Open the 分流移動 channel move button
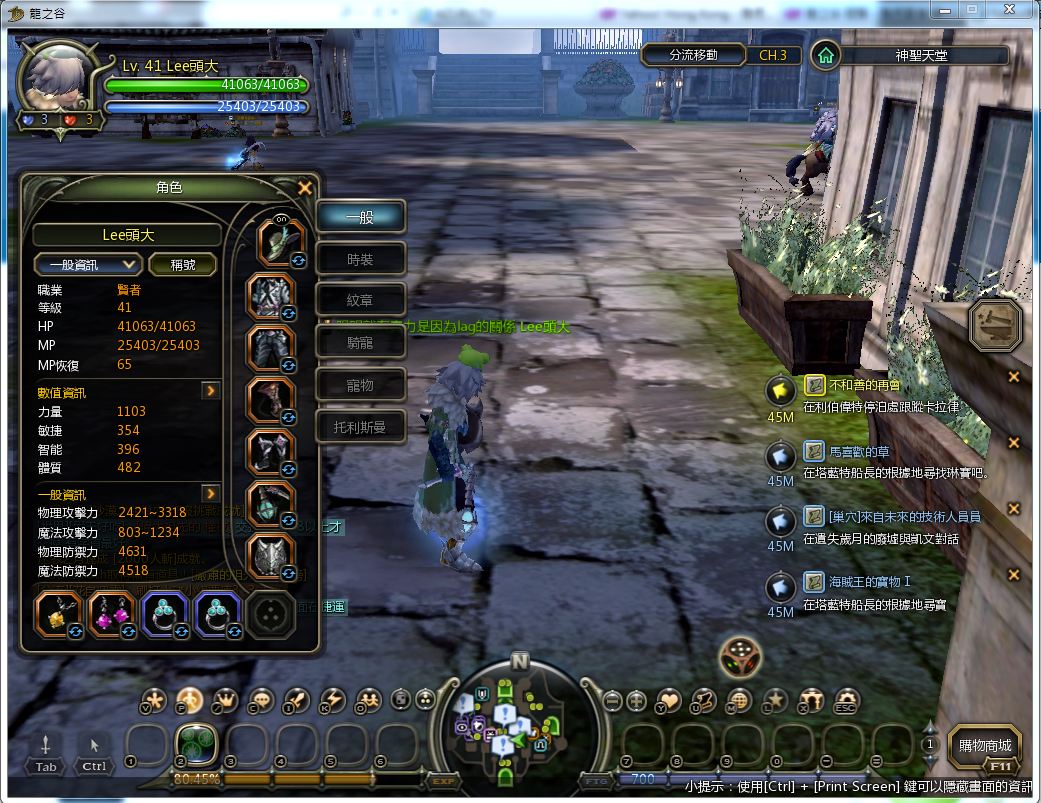Image resolution: width=1041 pixels, height=803 pixels. [693, 55]
